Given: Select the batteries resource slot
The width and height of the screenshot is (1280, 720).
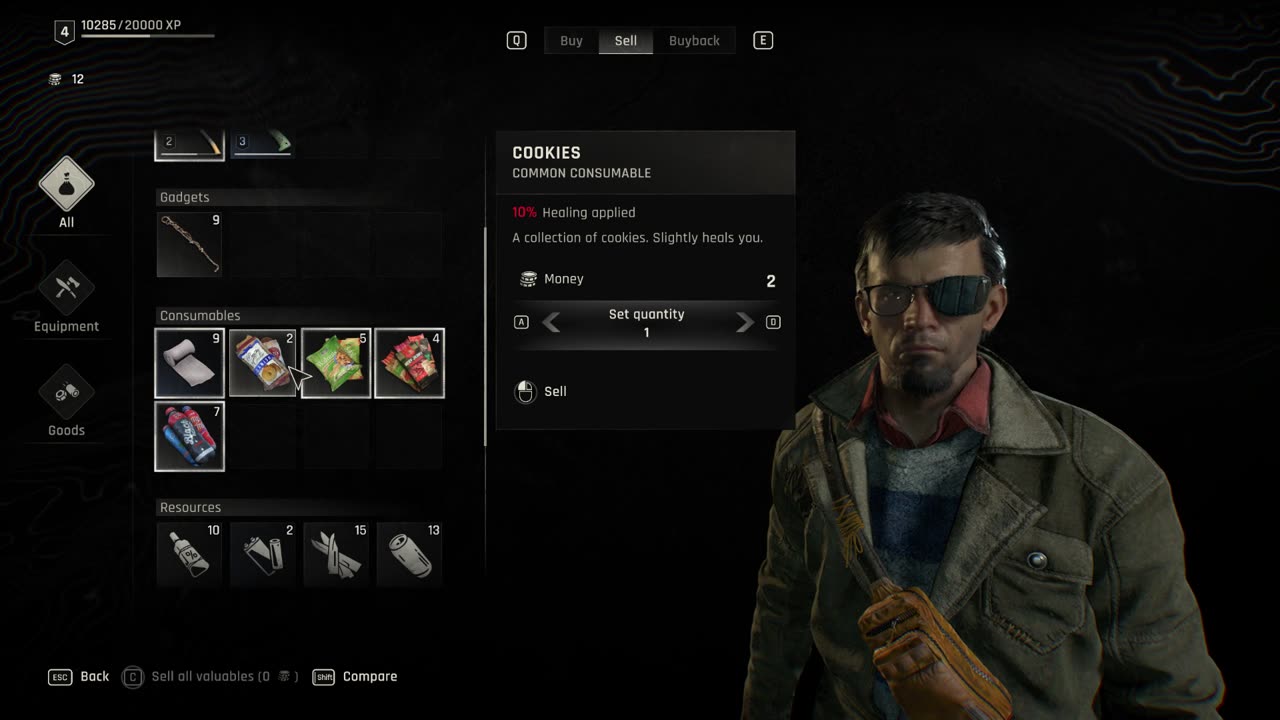Looking at the screenshot, I should 263,553.
